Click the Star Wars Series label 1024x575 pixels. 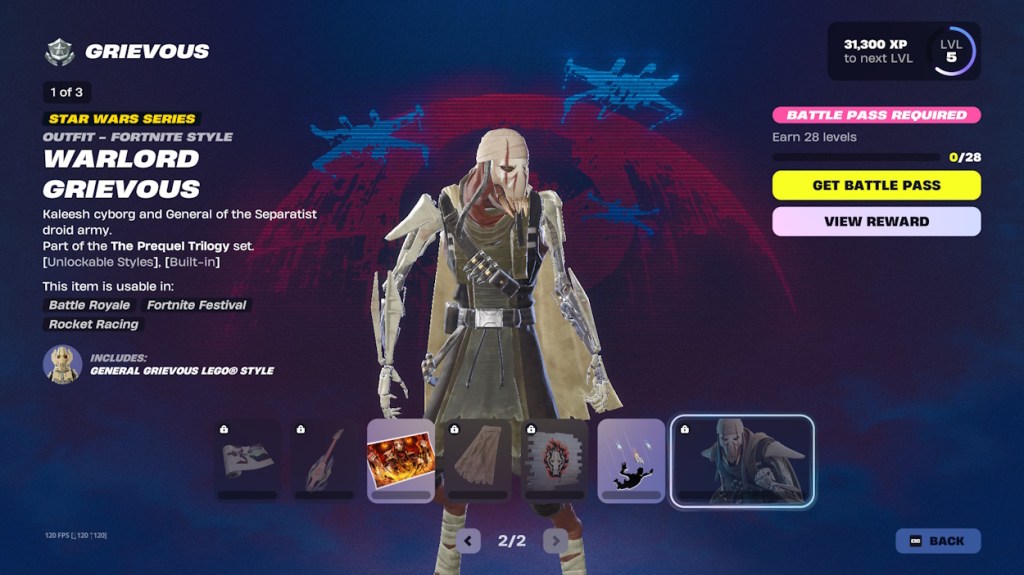pyautogui.click(x=121, y=118)
